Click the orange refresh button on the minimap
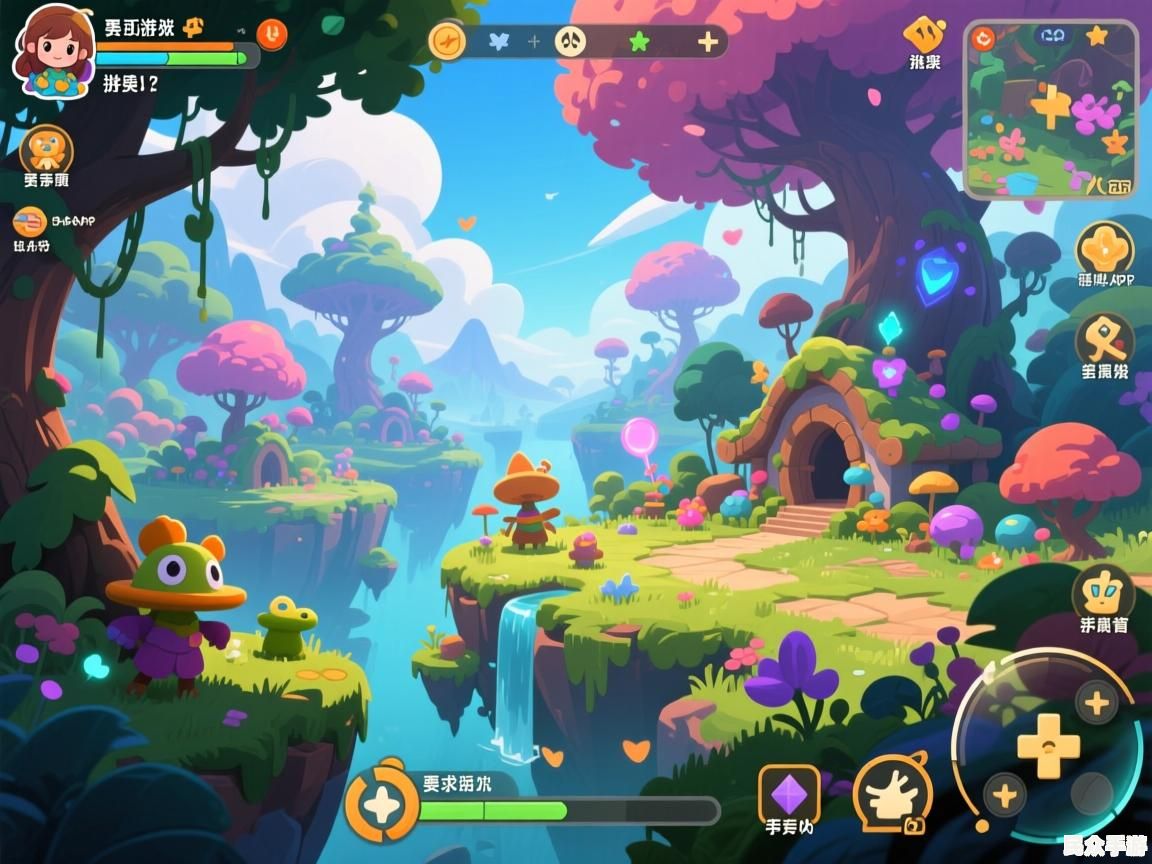The width and height of the screenshot is (1152, 864). 982,39
